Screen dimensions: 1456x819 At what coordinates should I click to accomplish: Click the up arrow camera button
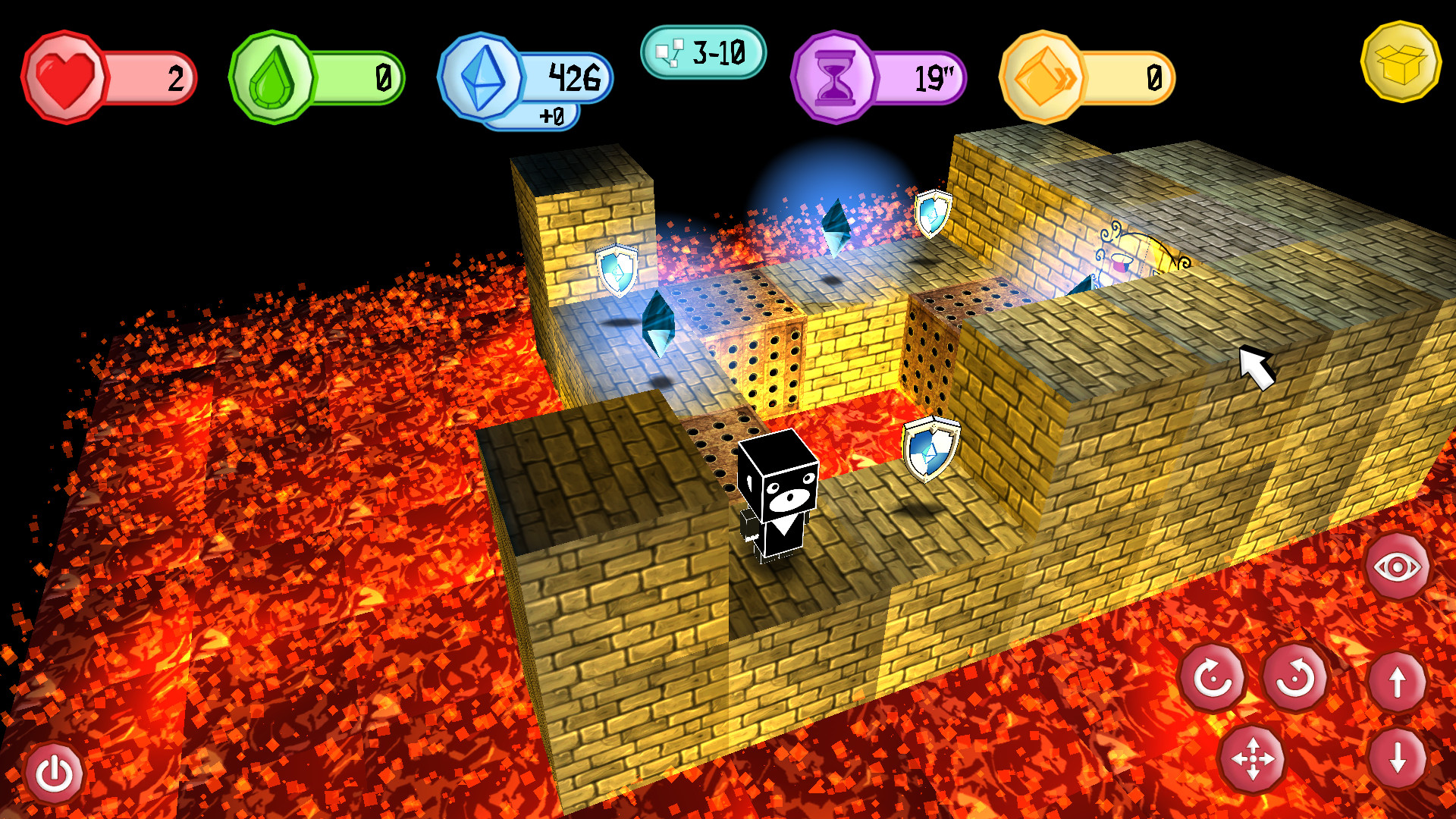pos(1398,682)
